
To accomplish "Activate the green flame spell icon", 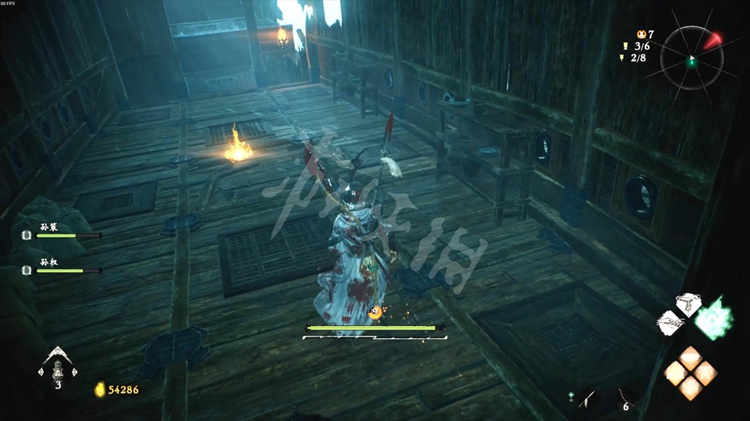I will click(x=714, y=318).
